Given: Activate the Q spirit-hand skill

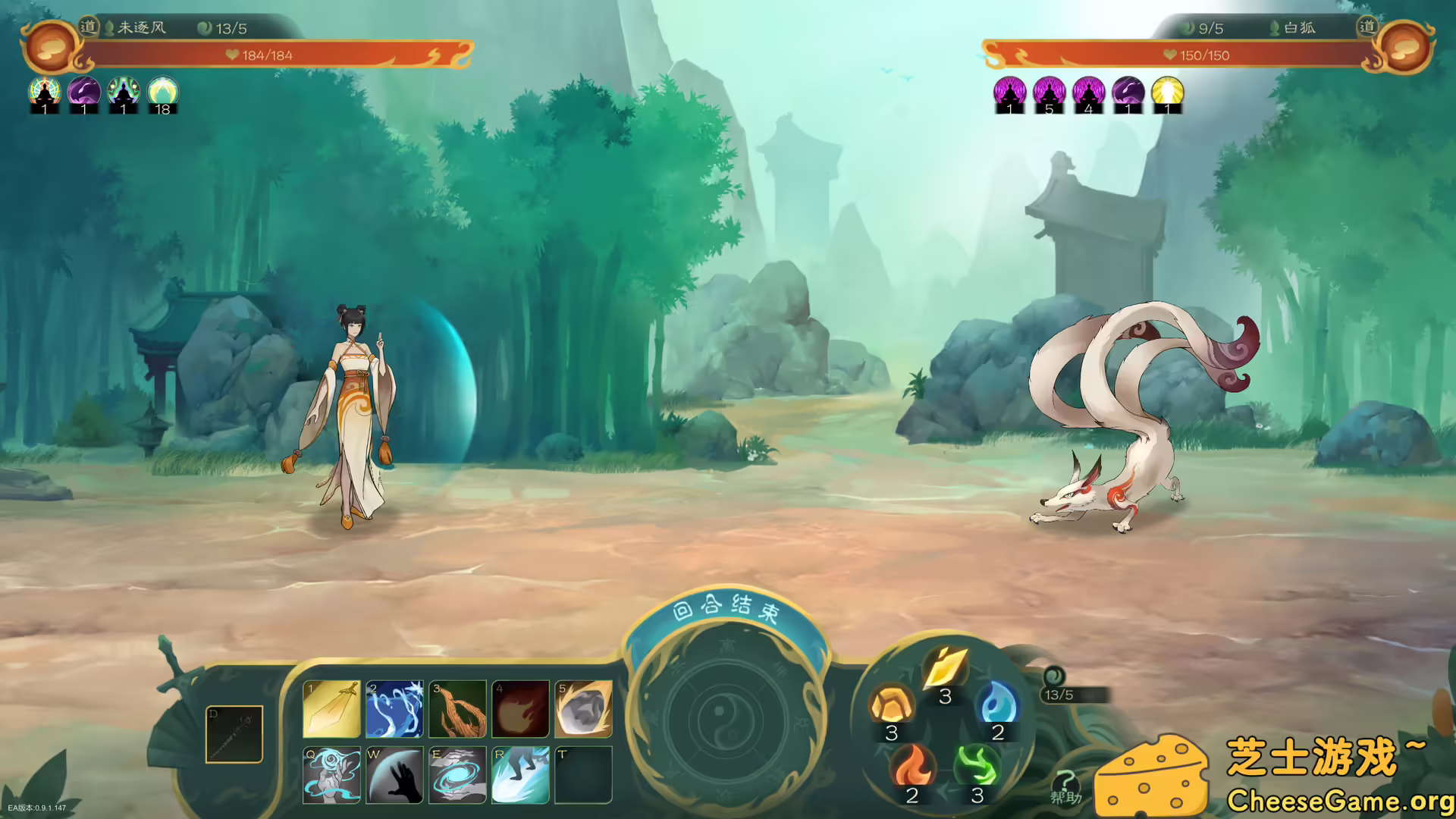Looking at the screenshot, I should (331, 775).
